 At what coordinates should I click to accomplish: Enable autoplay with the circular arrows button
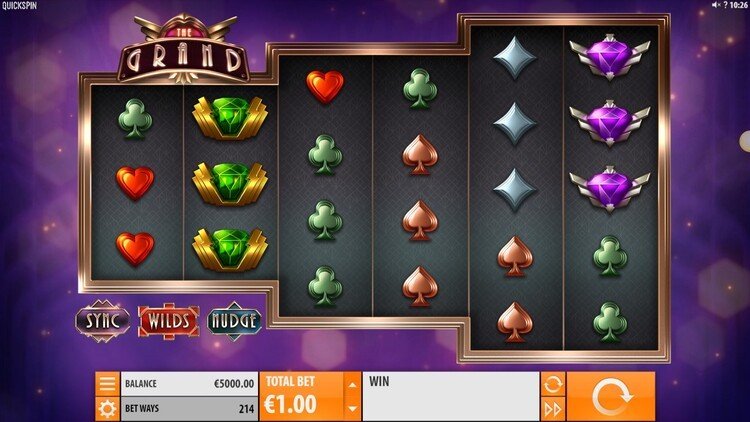click(x=551, y=384)
